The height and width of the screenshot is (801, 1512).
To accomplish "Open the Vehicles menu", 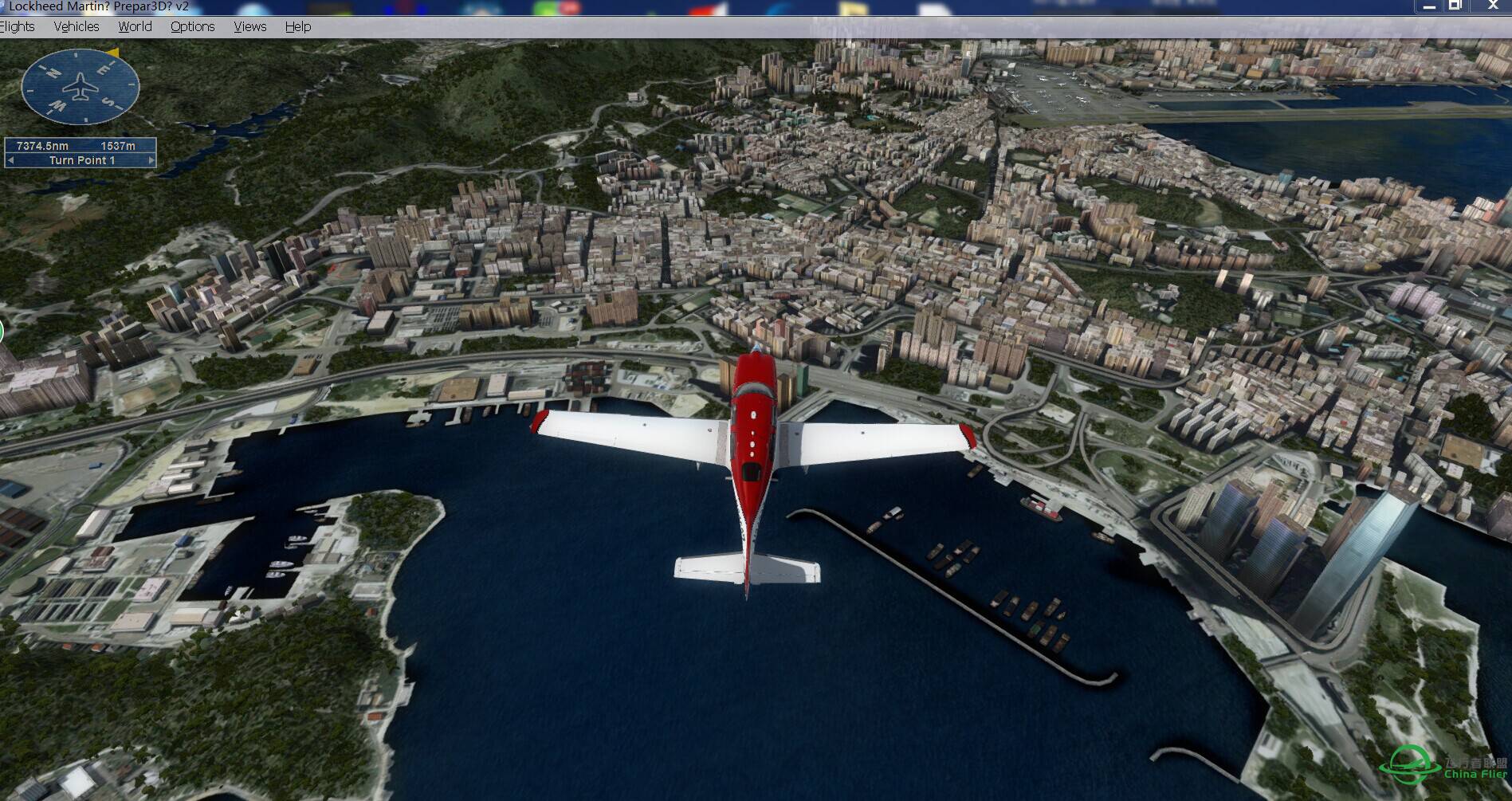I will 77,26.
